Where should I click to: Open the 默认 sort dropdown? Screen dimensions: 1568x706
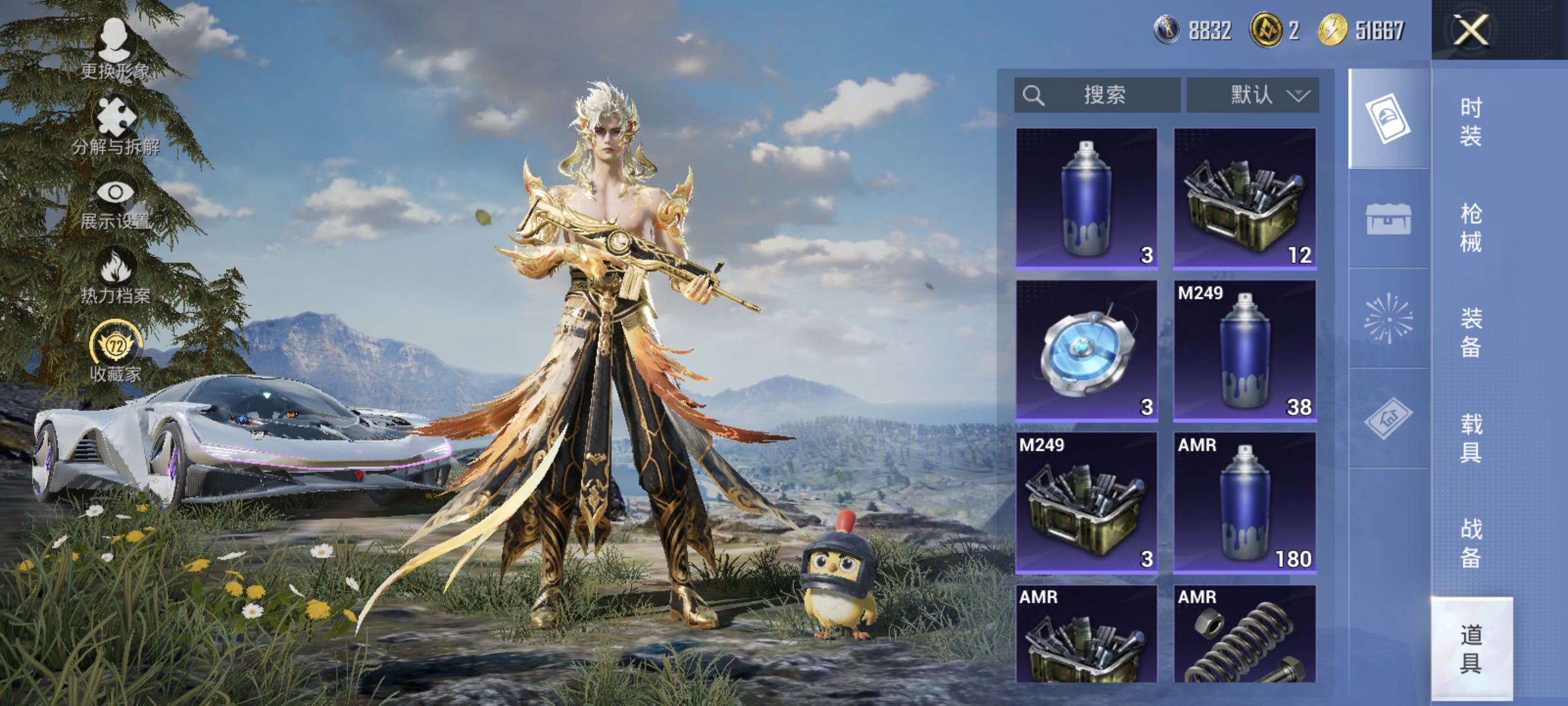pos(1252,95)
